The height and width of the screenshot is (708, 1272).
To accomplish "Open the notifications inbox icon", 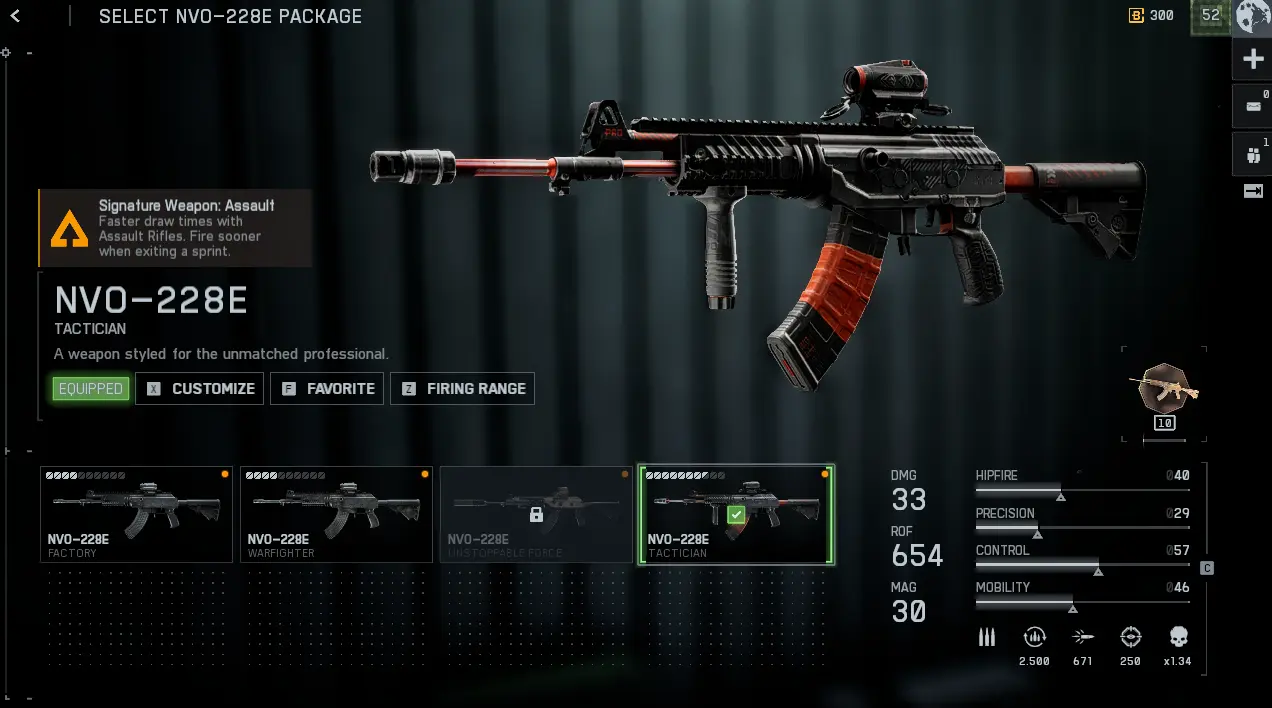I will (1253, 106).
